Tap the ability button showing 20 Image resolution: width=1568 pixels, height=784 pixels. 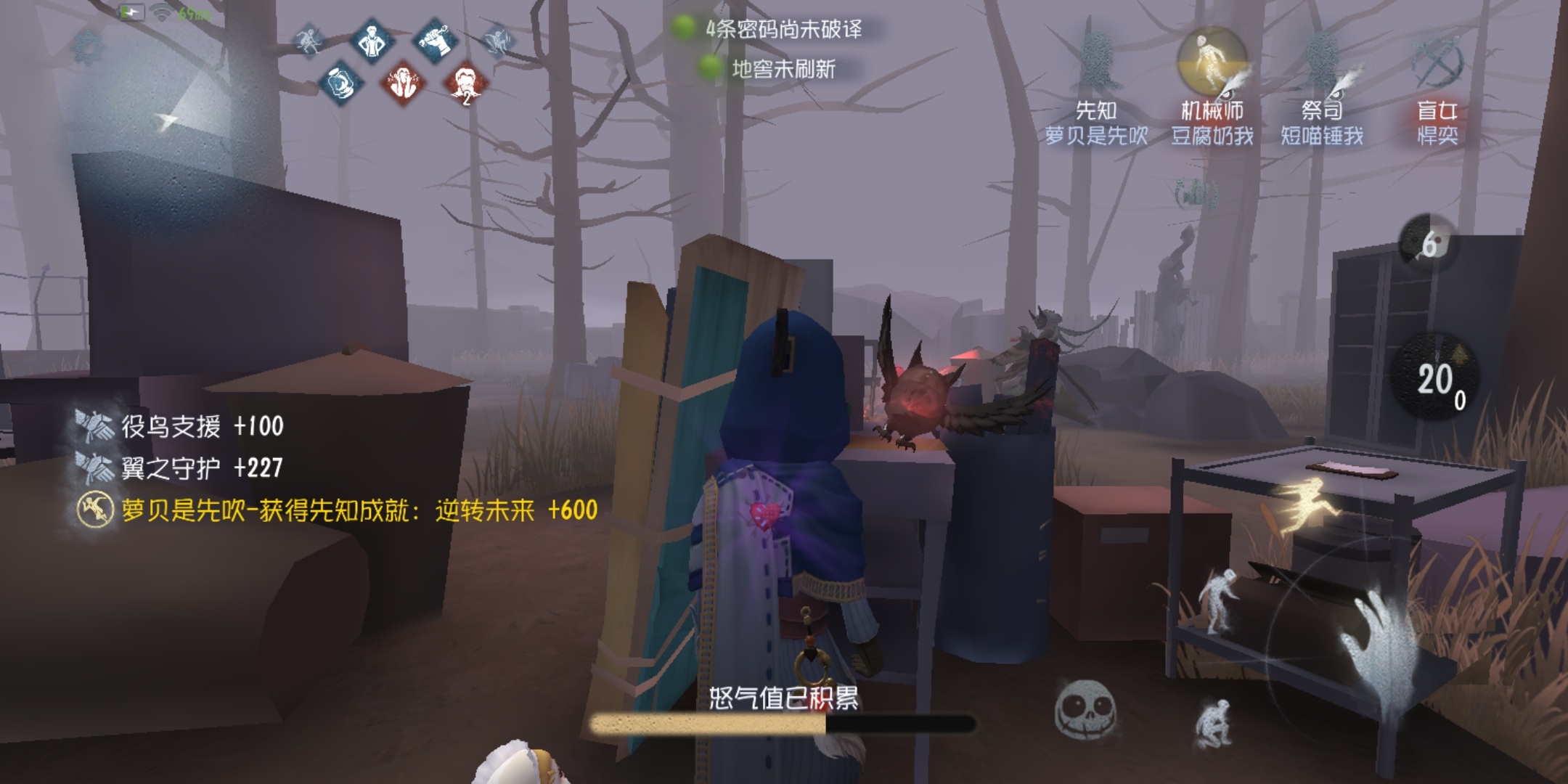(x=1435, y=379)
